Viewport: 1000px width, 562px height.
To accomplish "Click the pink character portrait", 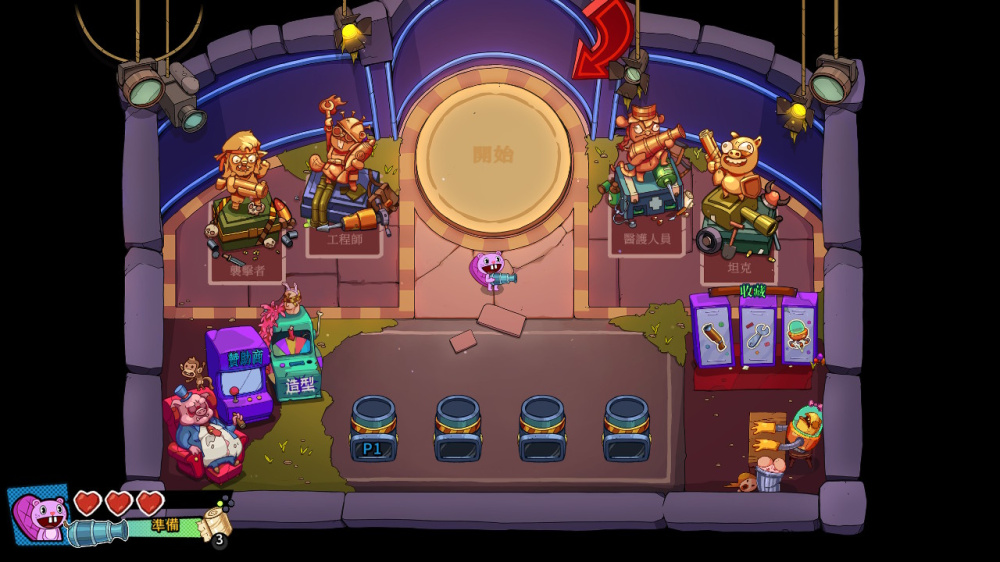I will point(41,516).
